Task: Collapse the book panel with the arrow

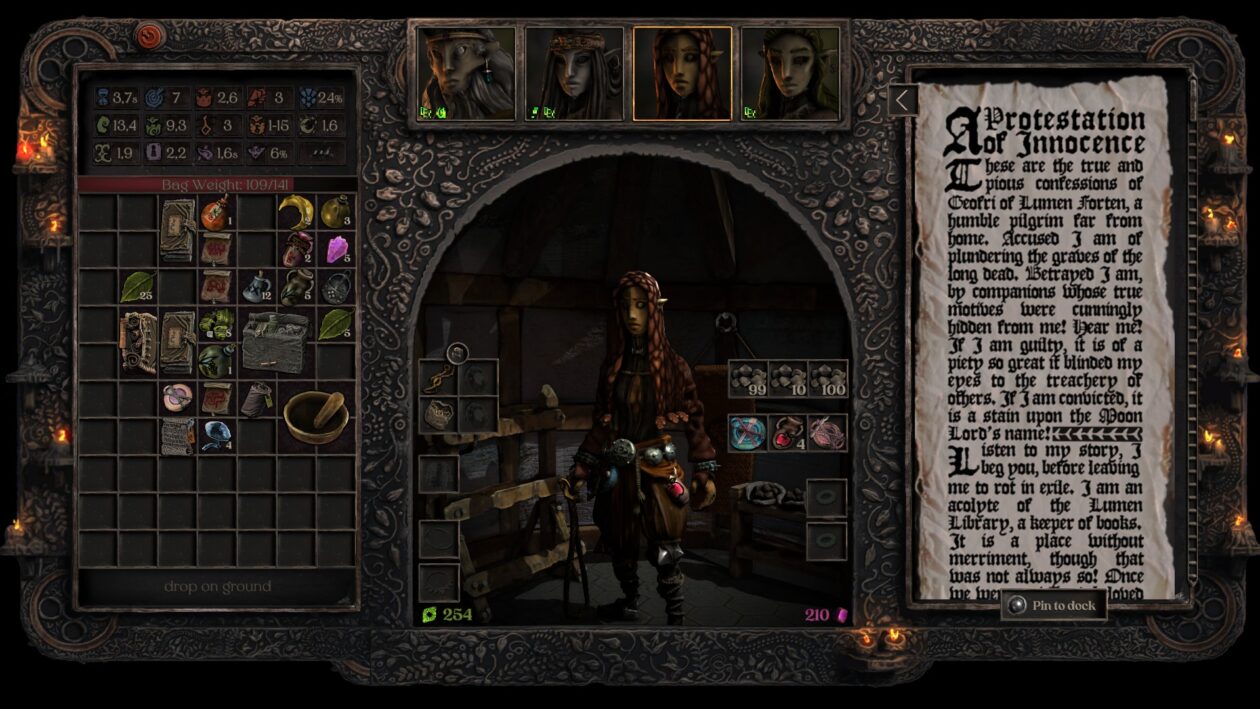Action: 903,99
